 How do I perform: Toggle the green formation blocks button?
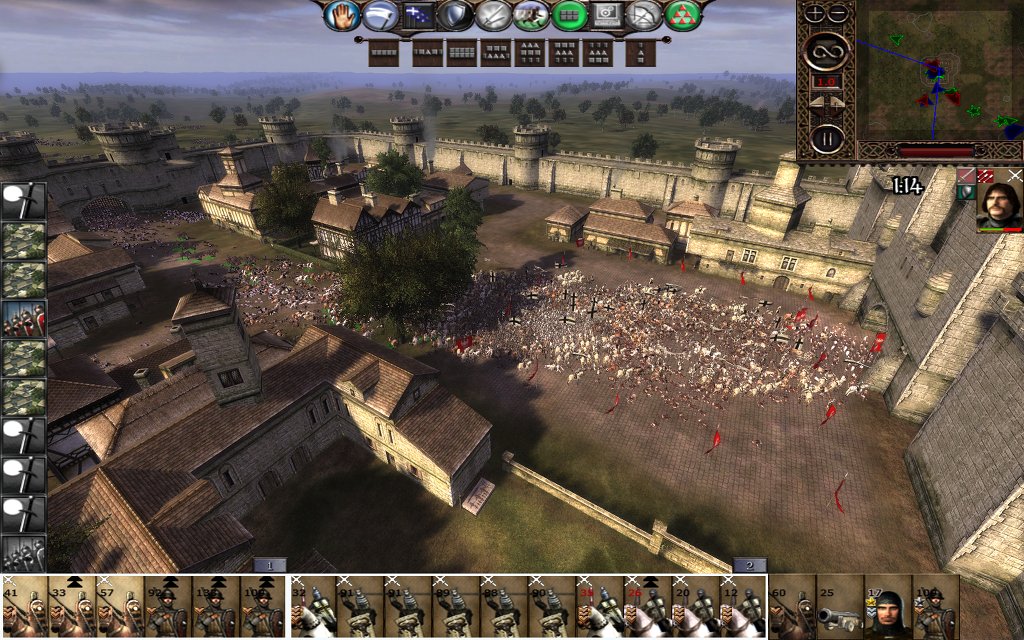click(569, 15)
